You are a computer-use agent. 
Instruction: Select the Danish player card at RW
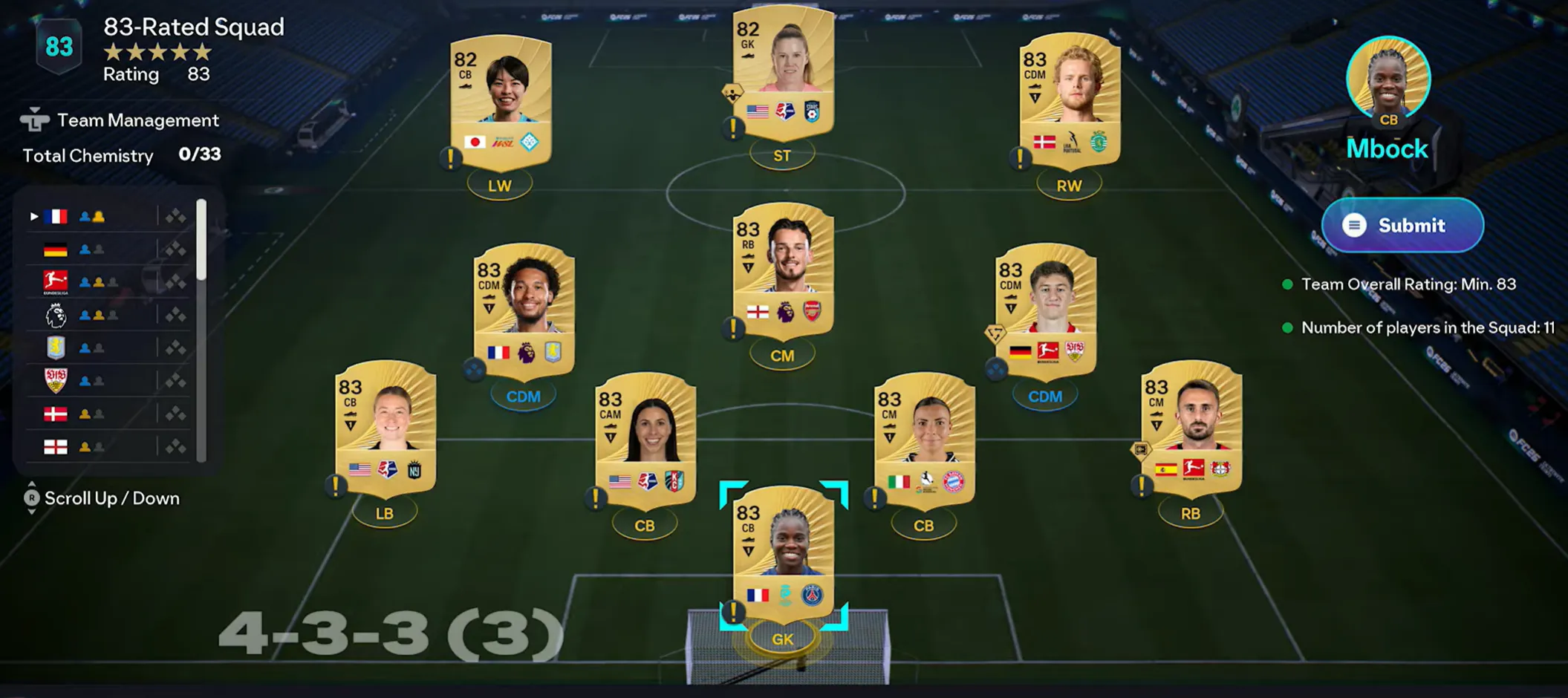click(1070, 100)
